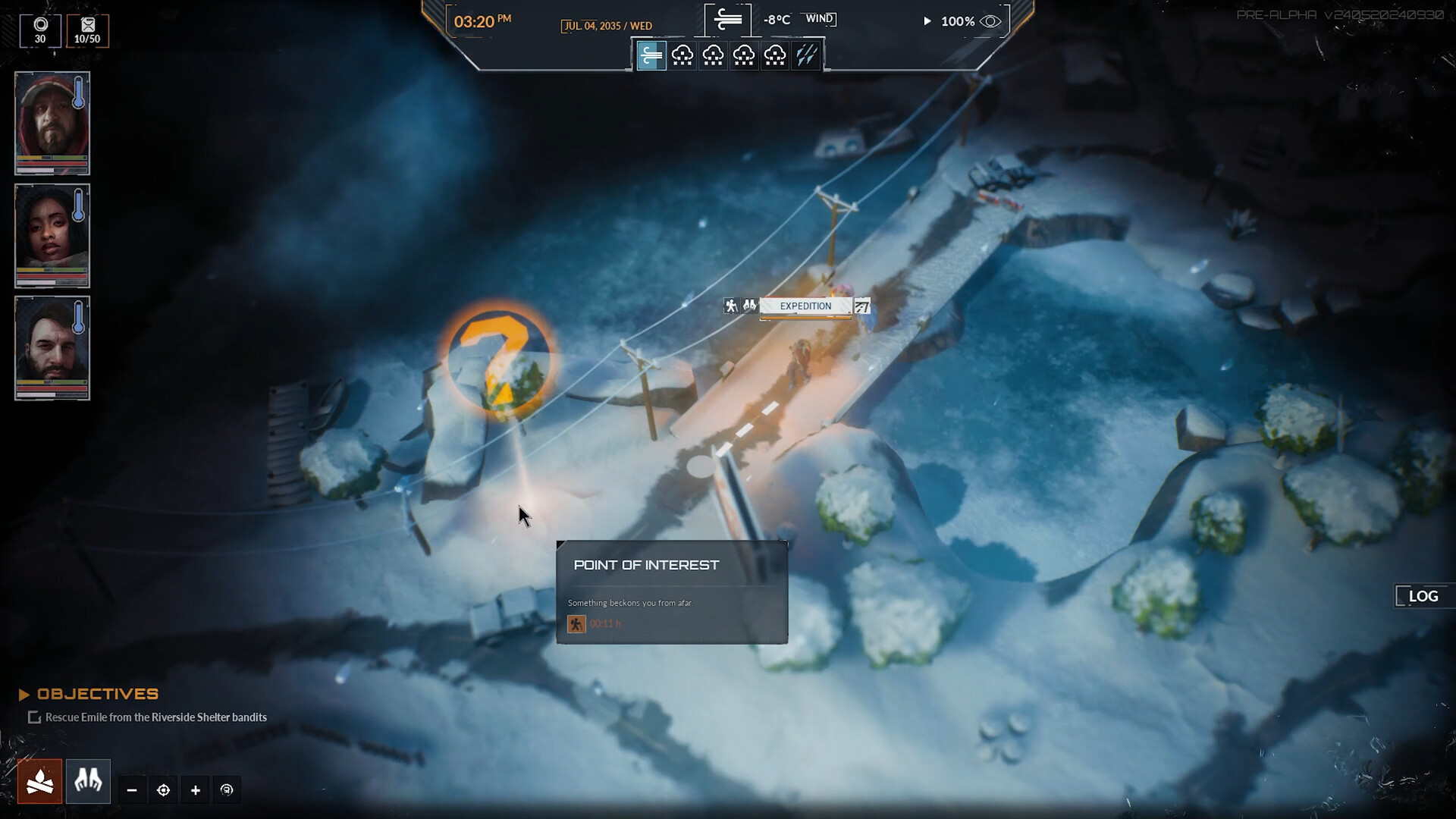This screenshot has width=1456, height=819.
Task: Center camera with the crosshair button
Action: (x=163, y=790)
